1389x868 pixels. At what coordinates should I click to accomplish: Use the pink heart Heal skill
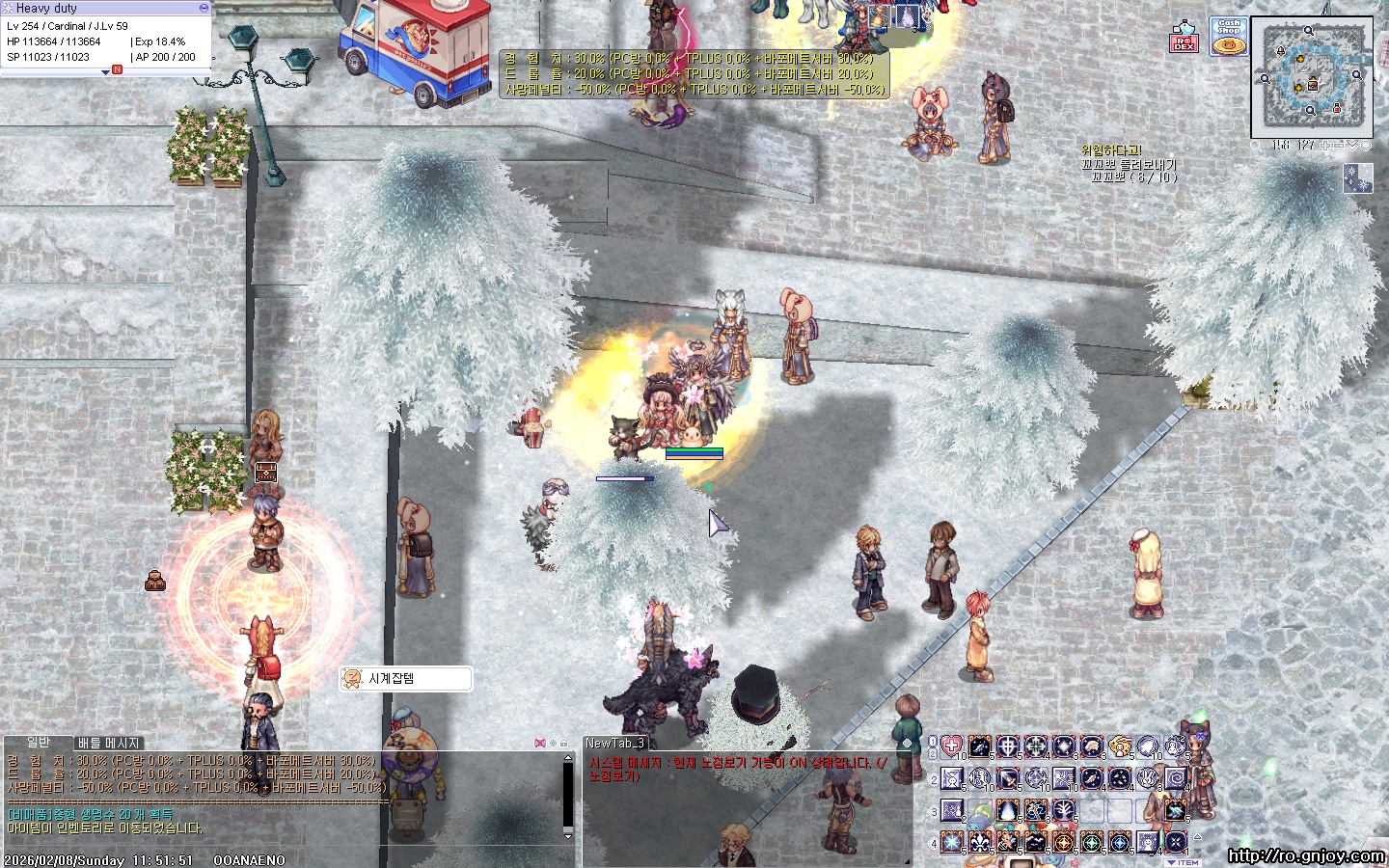pos(952,746)
